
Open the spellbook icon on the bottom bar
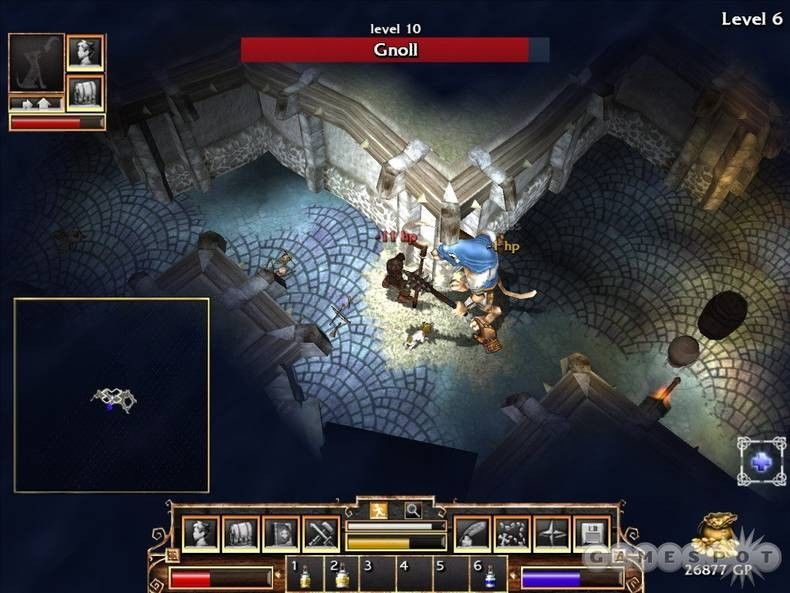(281, 534)
